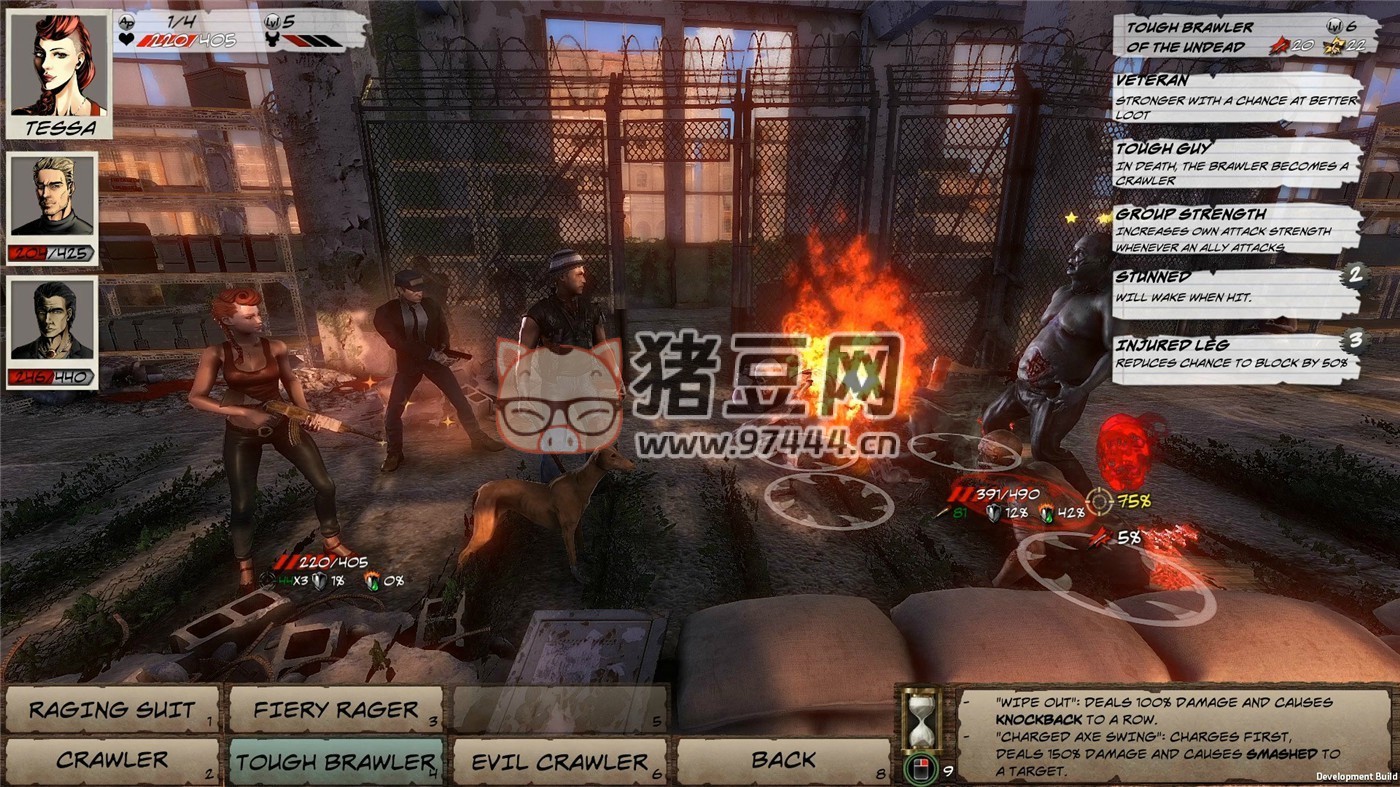This screenshot has width=1400, height=787.
Task: Click the Group Strength trait entry
Action: [1238, 230]
